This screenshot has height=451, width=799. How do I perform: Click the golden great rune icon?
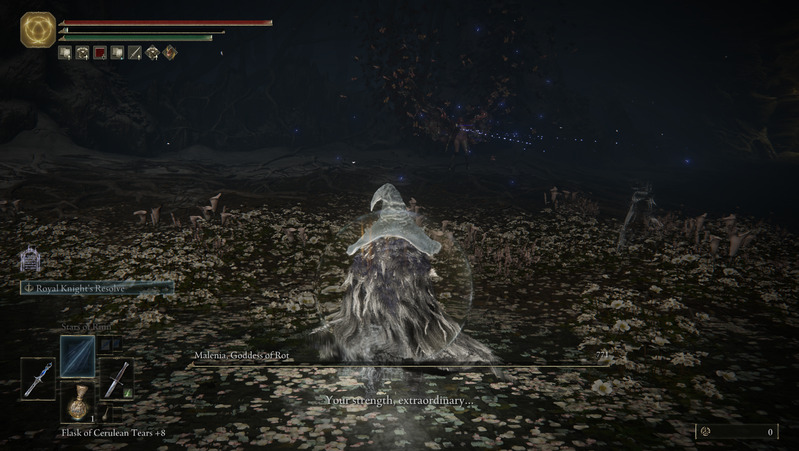click(x=38, y=30)
